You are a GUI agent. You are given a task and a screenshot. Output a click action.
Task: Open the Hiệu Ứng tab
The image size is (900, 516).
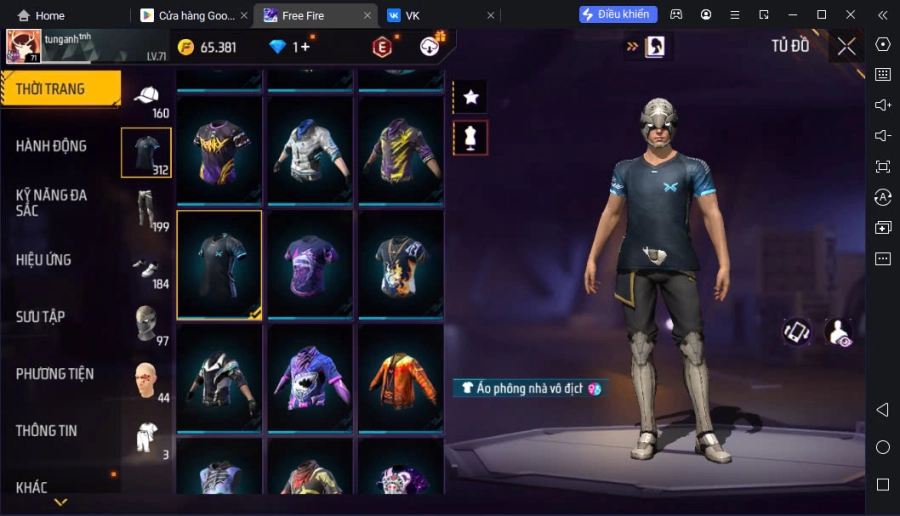click(44, 260)
